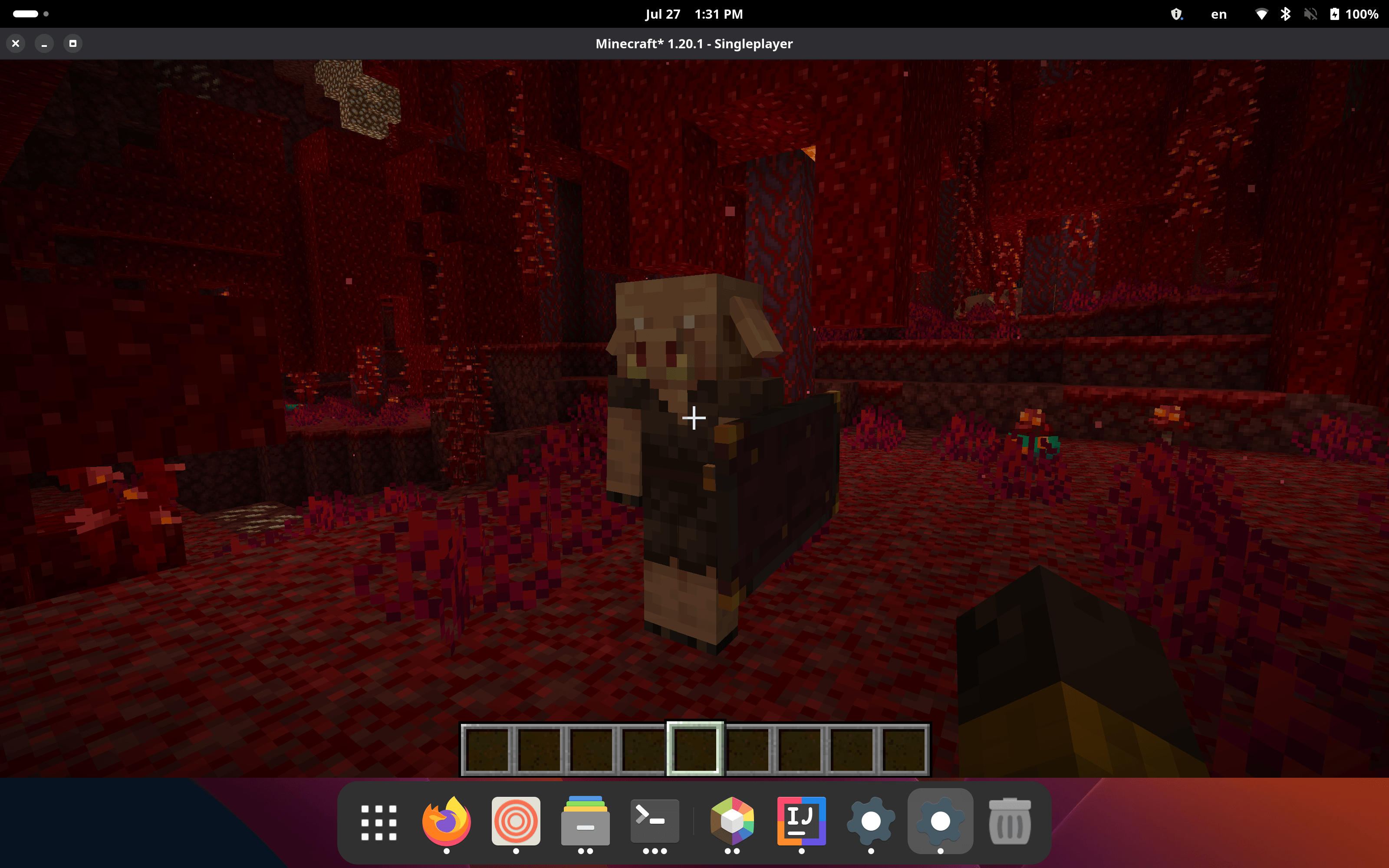Open the orange concentric-circles app from the dock
The image size is (1389, 868).
tap(515, 821)
